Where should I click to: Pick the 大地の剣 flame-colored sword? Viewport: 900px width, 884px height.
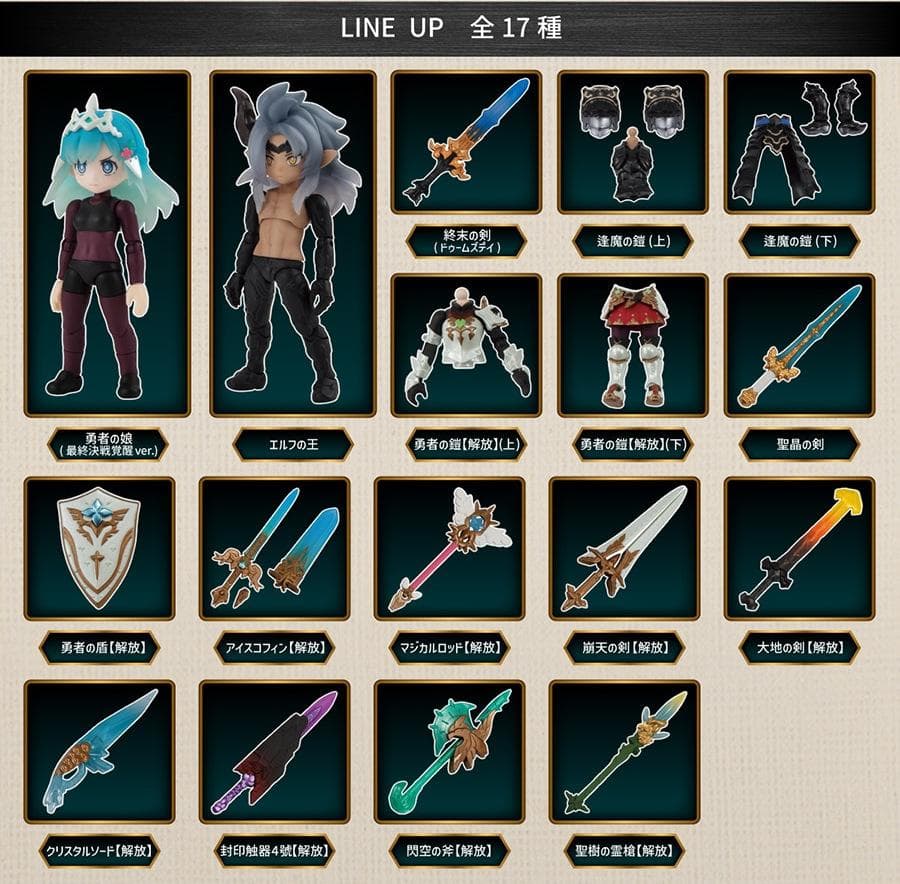click(799, 548)
